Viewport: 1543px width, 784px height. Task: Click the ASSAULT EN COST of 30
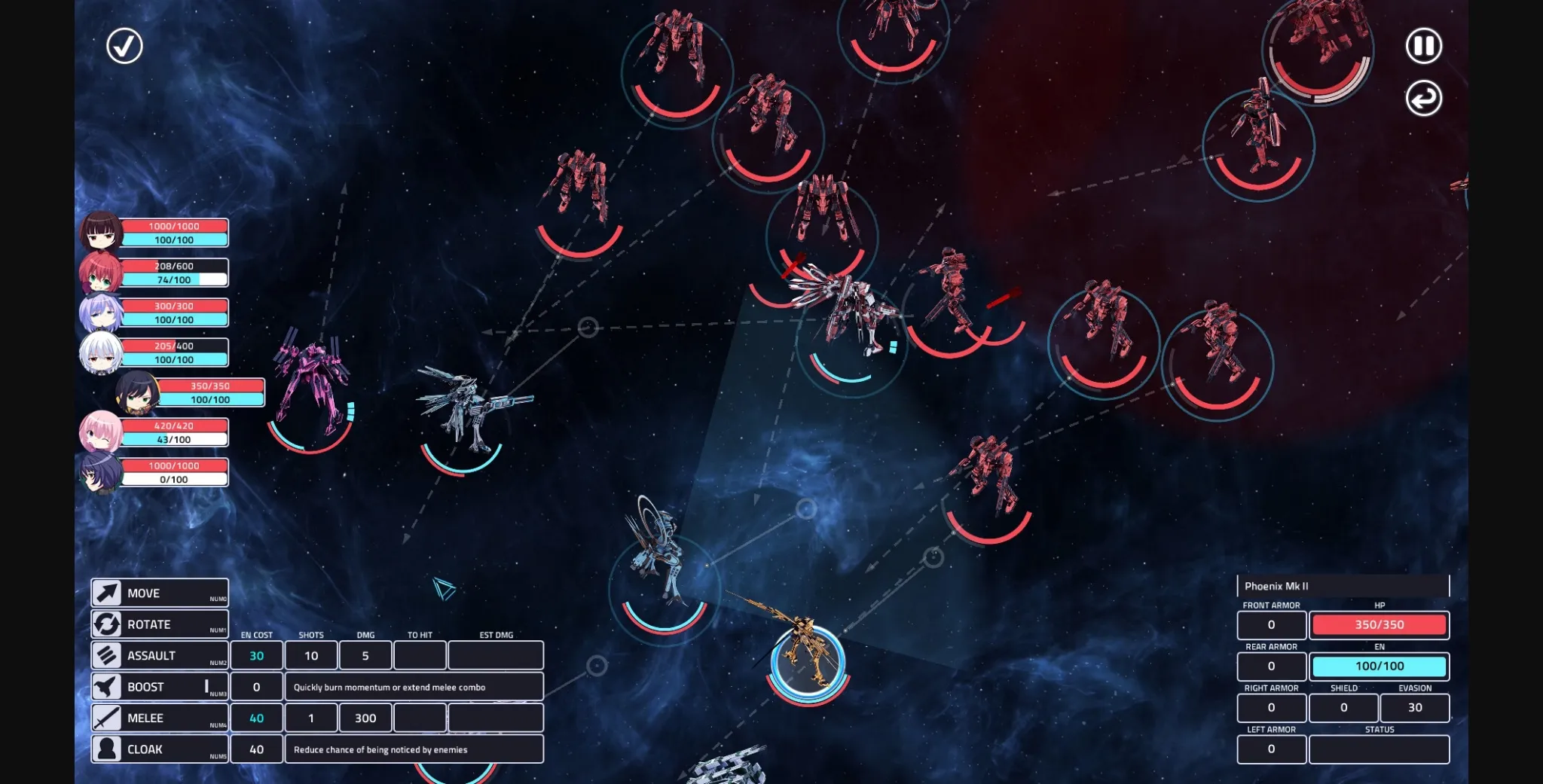click(257, 655)
